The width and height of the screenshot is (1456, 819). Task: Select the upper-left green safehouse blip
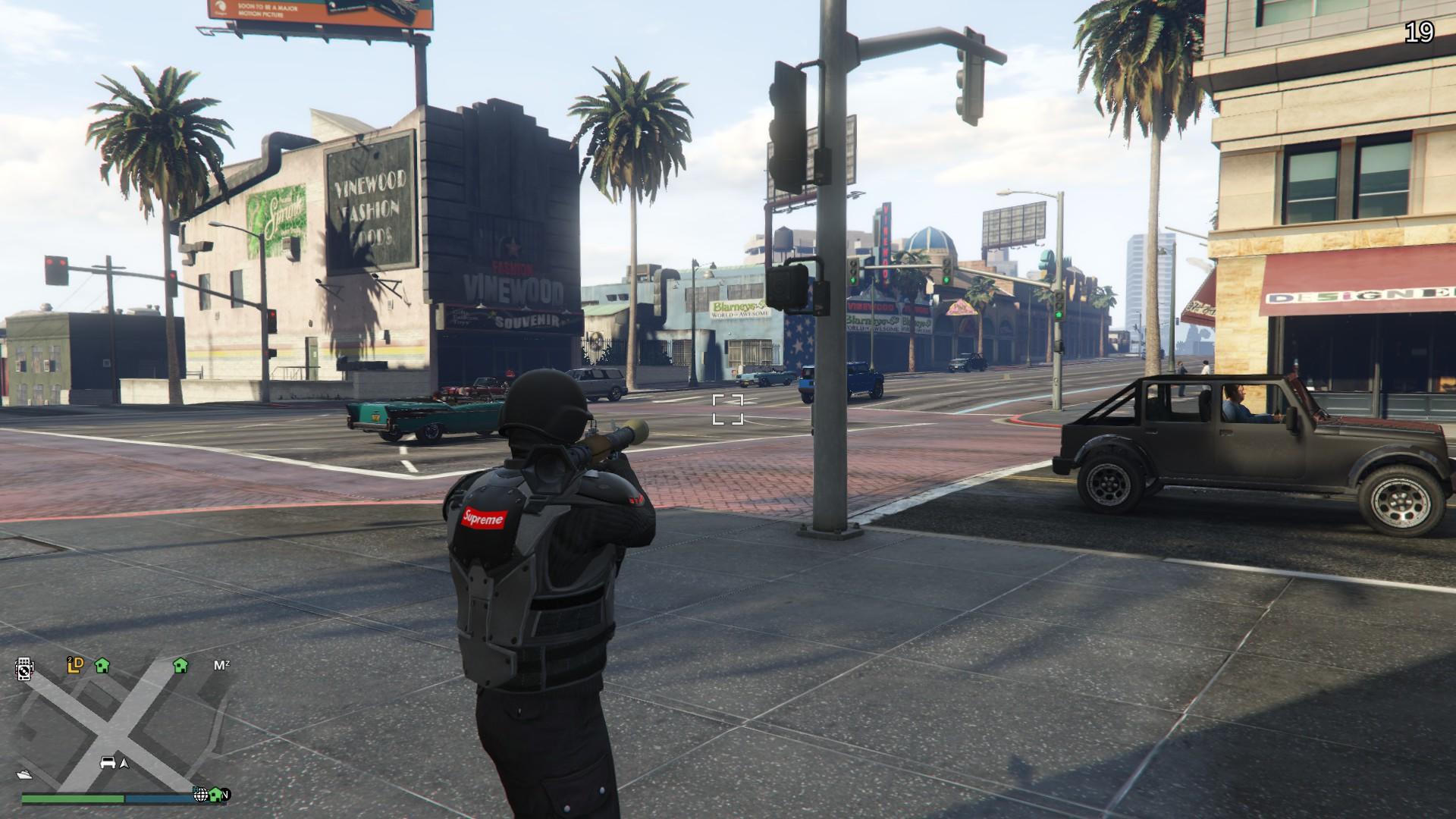(103, 666)
